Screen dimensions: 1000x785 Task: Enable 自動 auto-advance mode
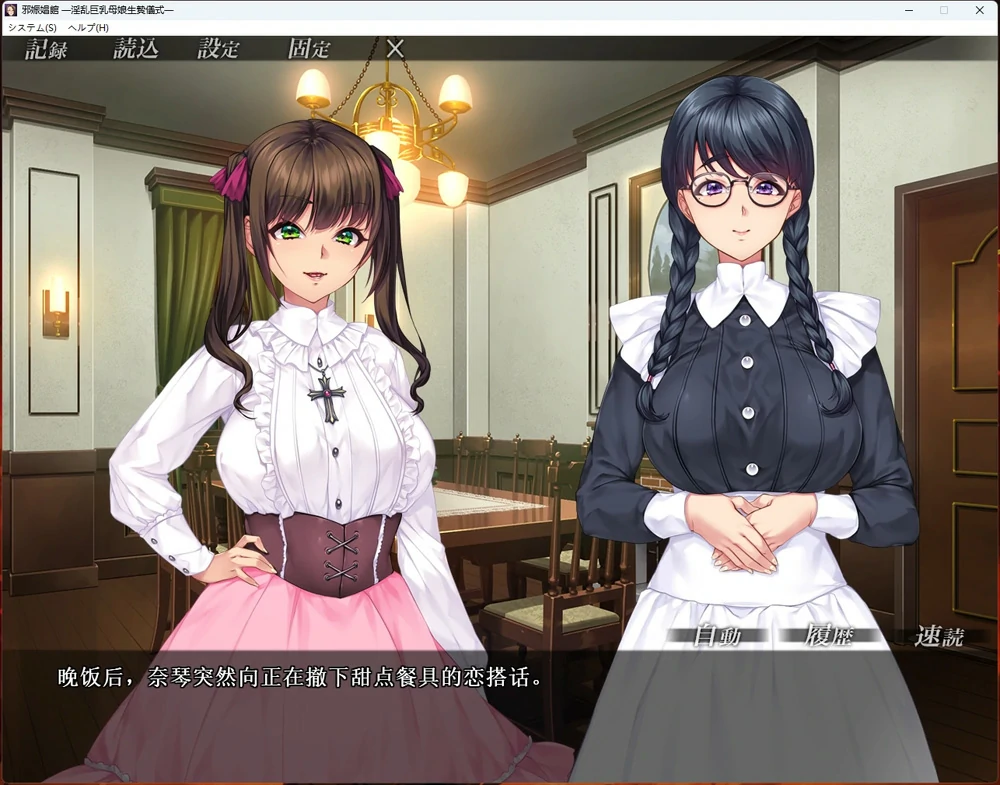[716, 636]
